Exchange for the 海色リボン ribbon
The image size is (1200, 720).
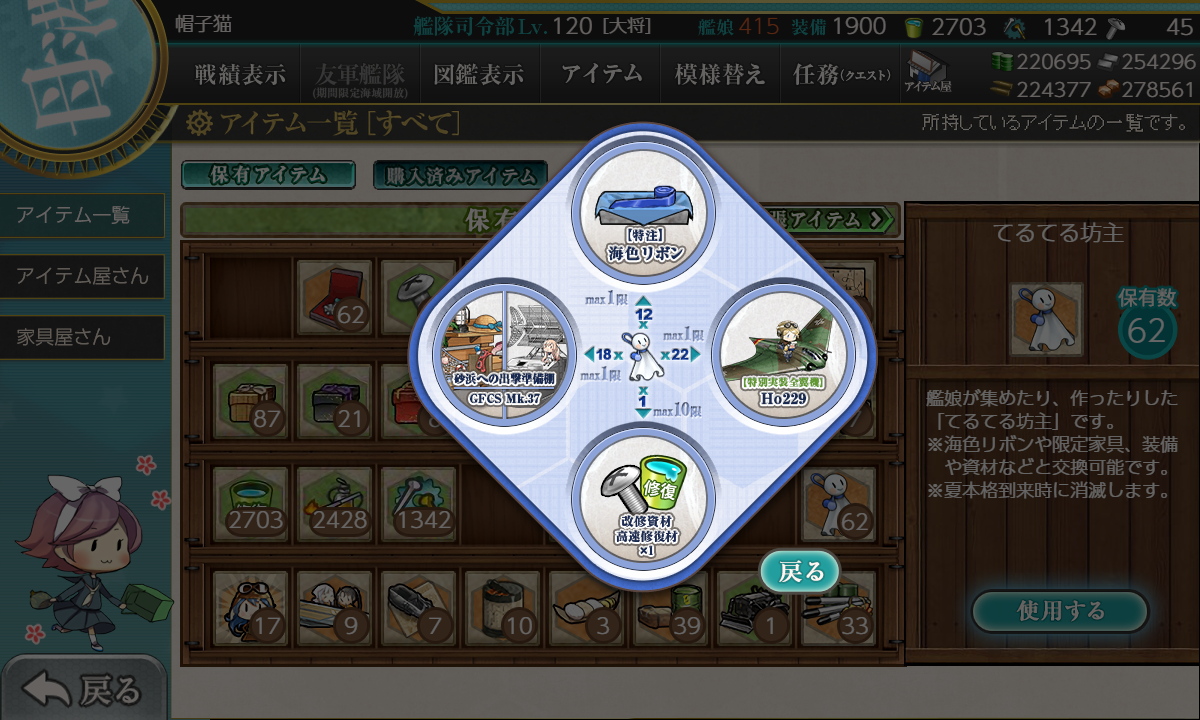tap(643, 212)
